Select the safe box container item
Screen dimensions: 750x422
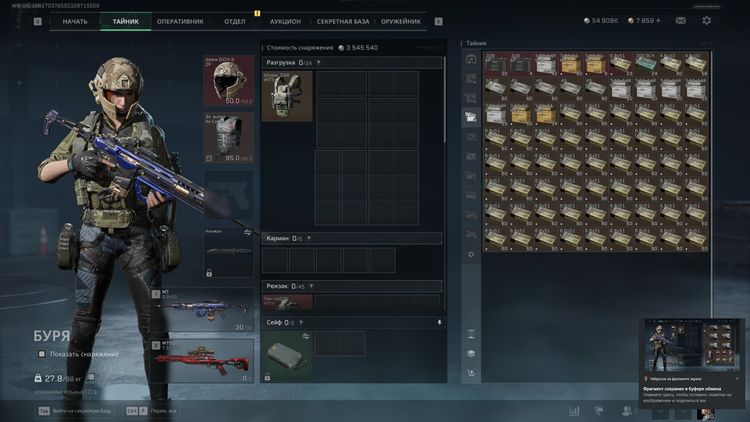pos(288,355)
